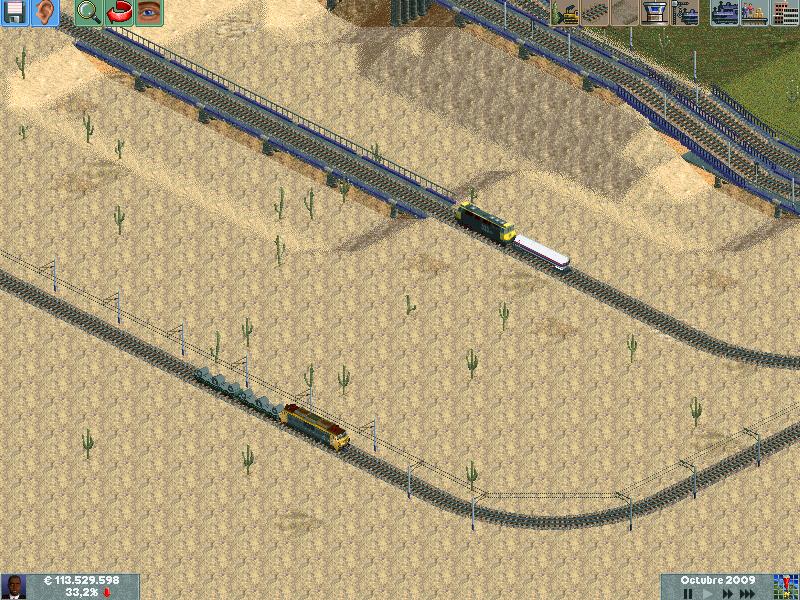Open the map via globe icon
This screenshot has width=800, height=600.
point(786,584)
